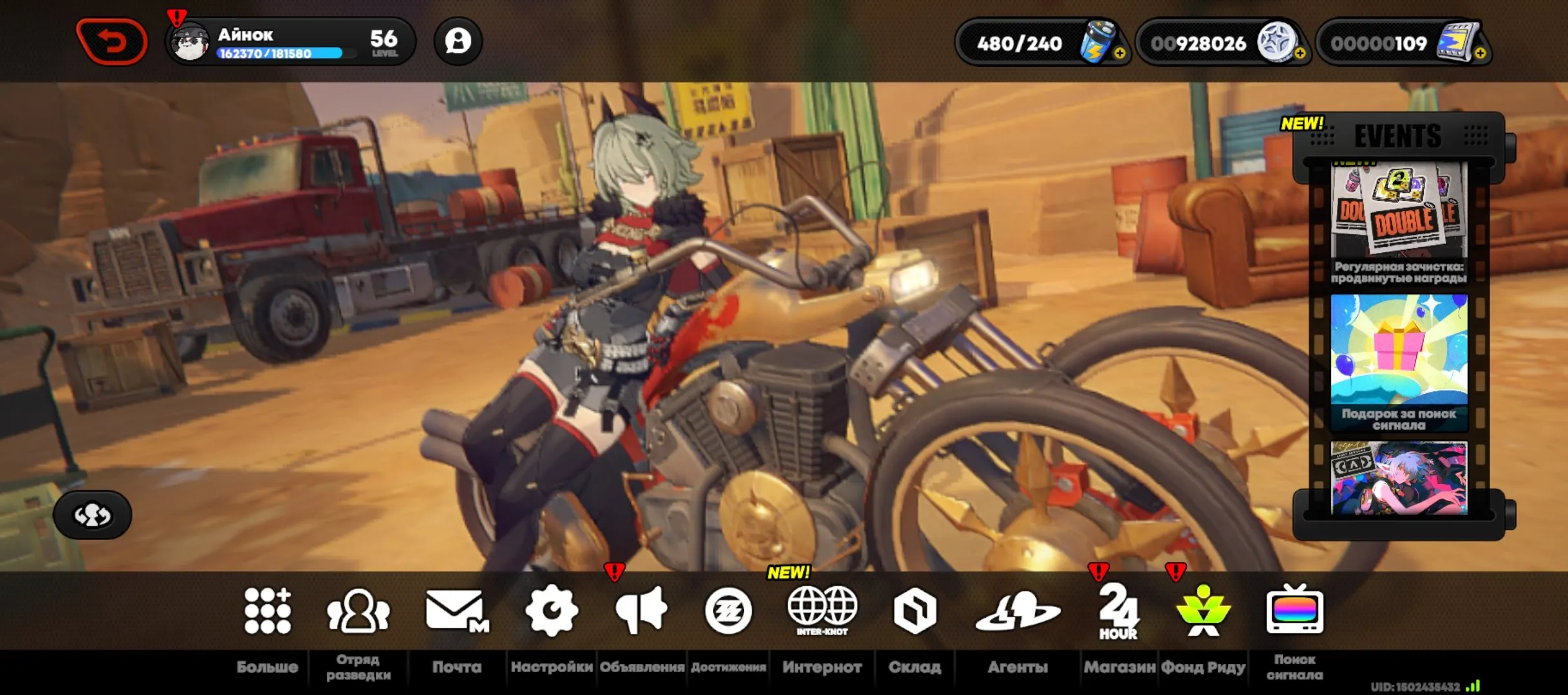The height and width of the screenshot is (695, 1568).
Task: Add Master Tapes with the plus button
Action: click(1480, 53)
